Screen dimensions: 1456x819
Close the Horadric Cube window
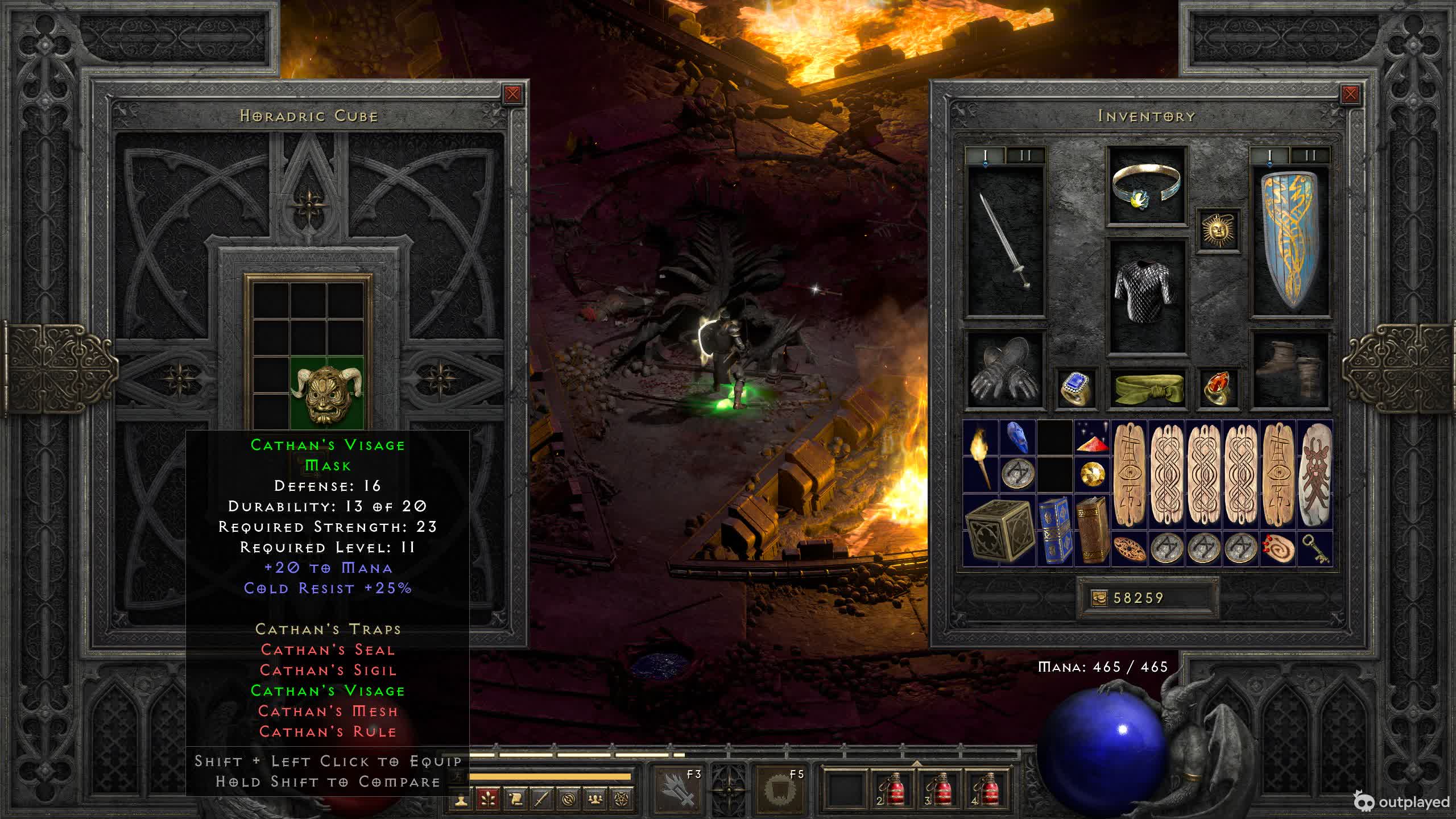[512, 94]
